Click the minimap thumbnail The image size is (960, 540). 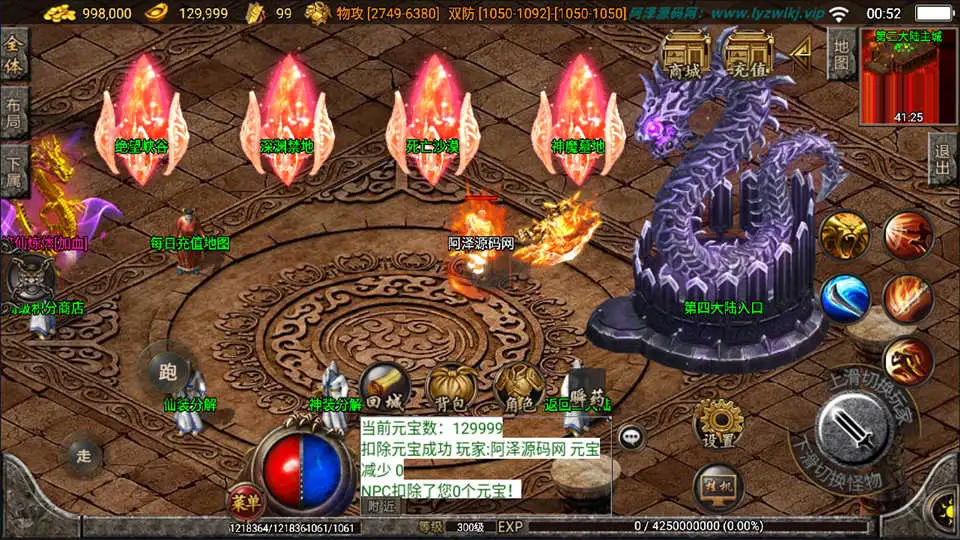[x=908, y=76]
